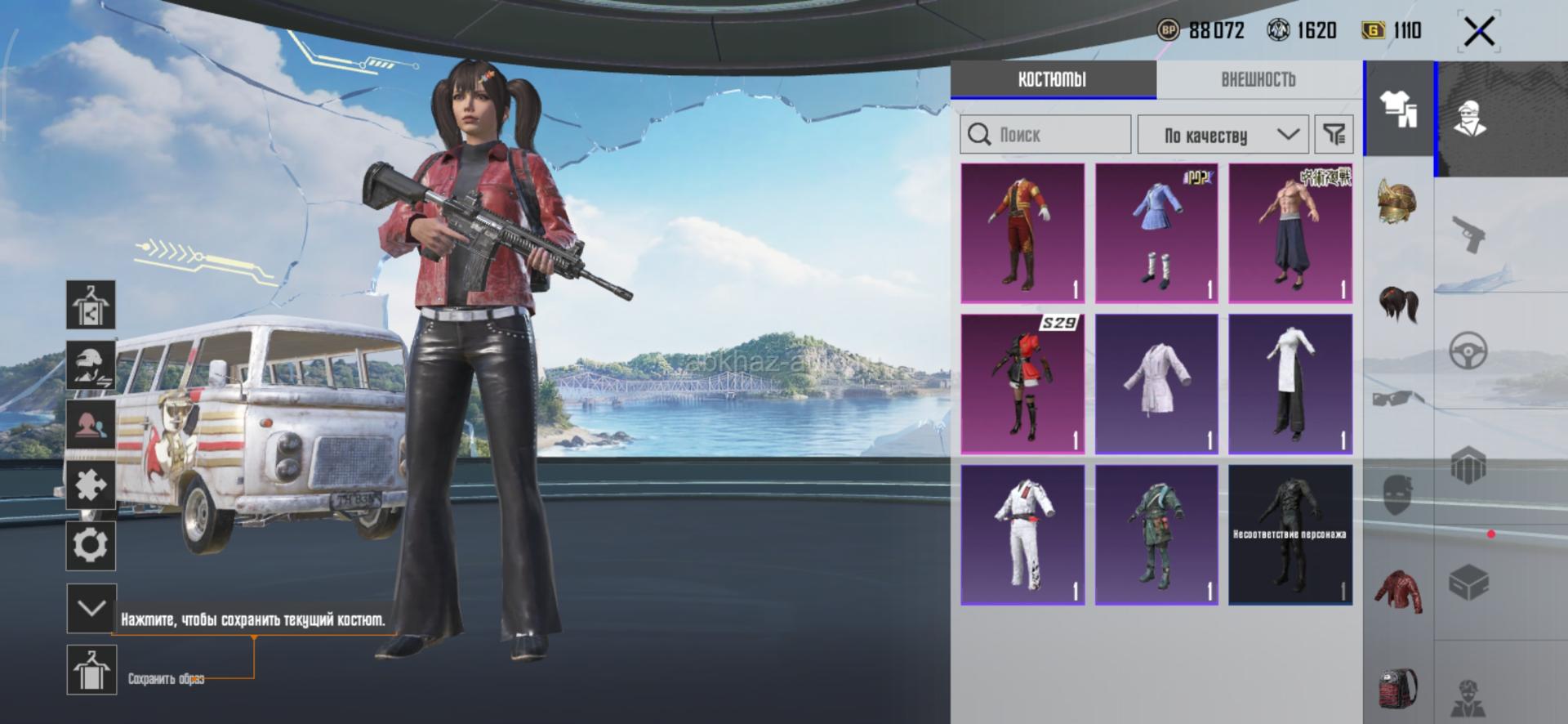Open the hairstyle ponytail category
This screenshot has width=1568, height=724.
1398,304
